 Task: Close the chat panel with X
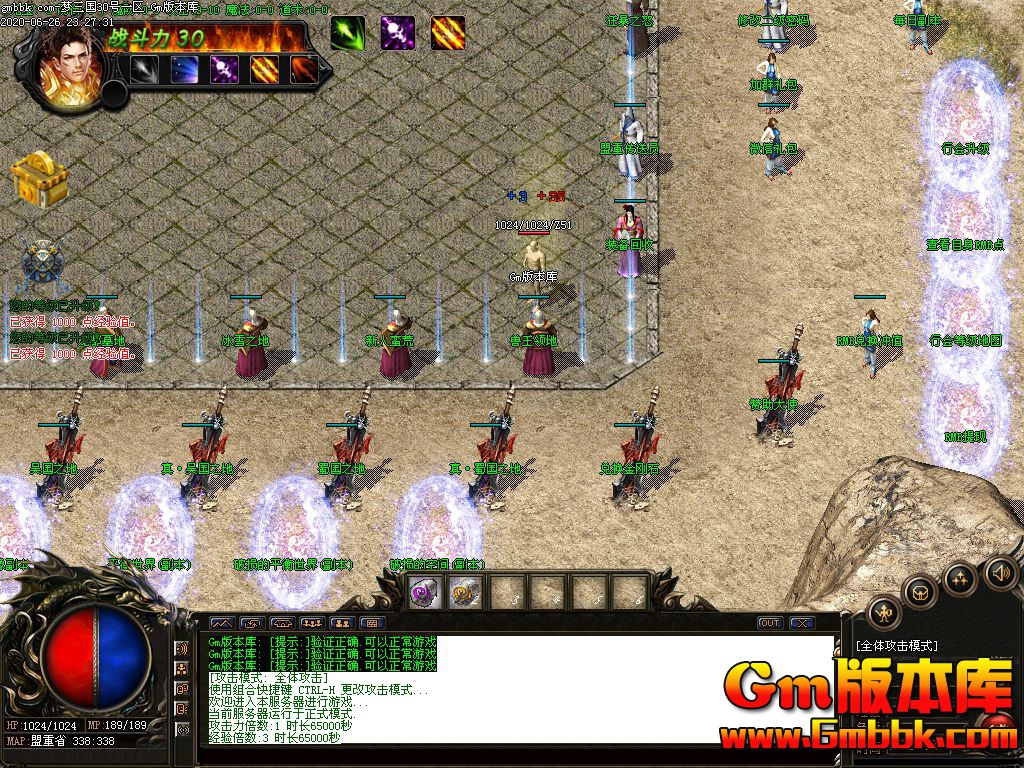click(x=801, y=623)
